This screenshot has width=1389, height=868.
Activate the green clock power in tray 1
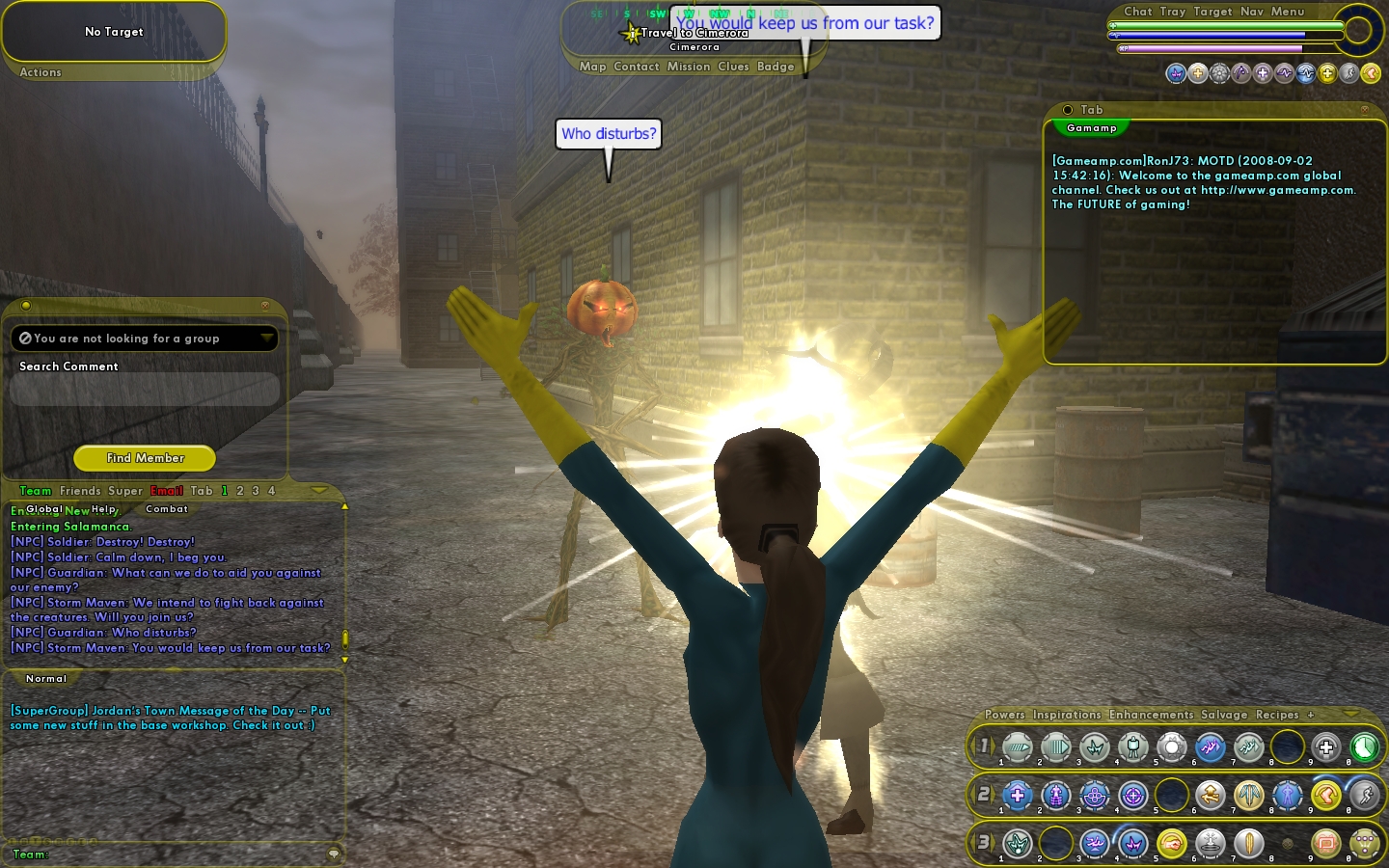tap(1364, 746)
